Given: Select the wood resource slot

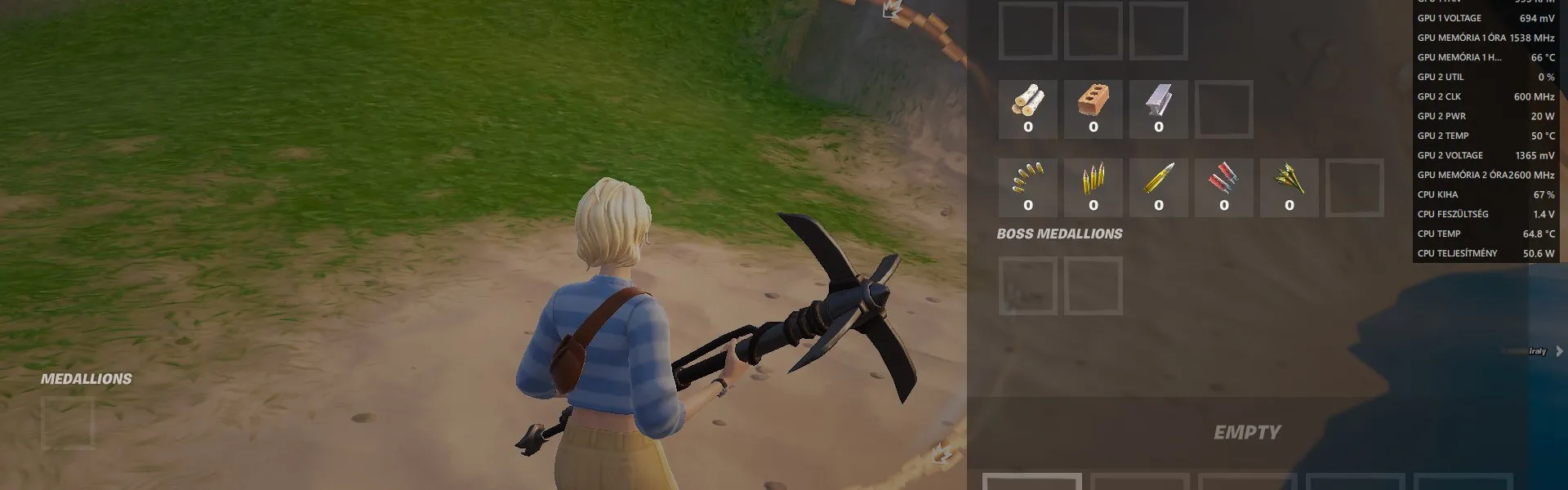Looking at the screenshot, I should (1027, 109).
